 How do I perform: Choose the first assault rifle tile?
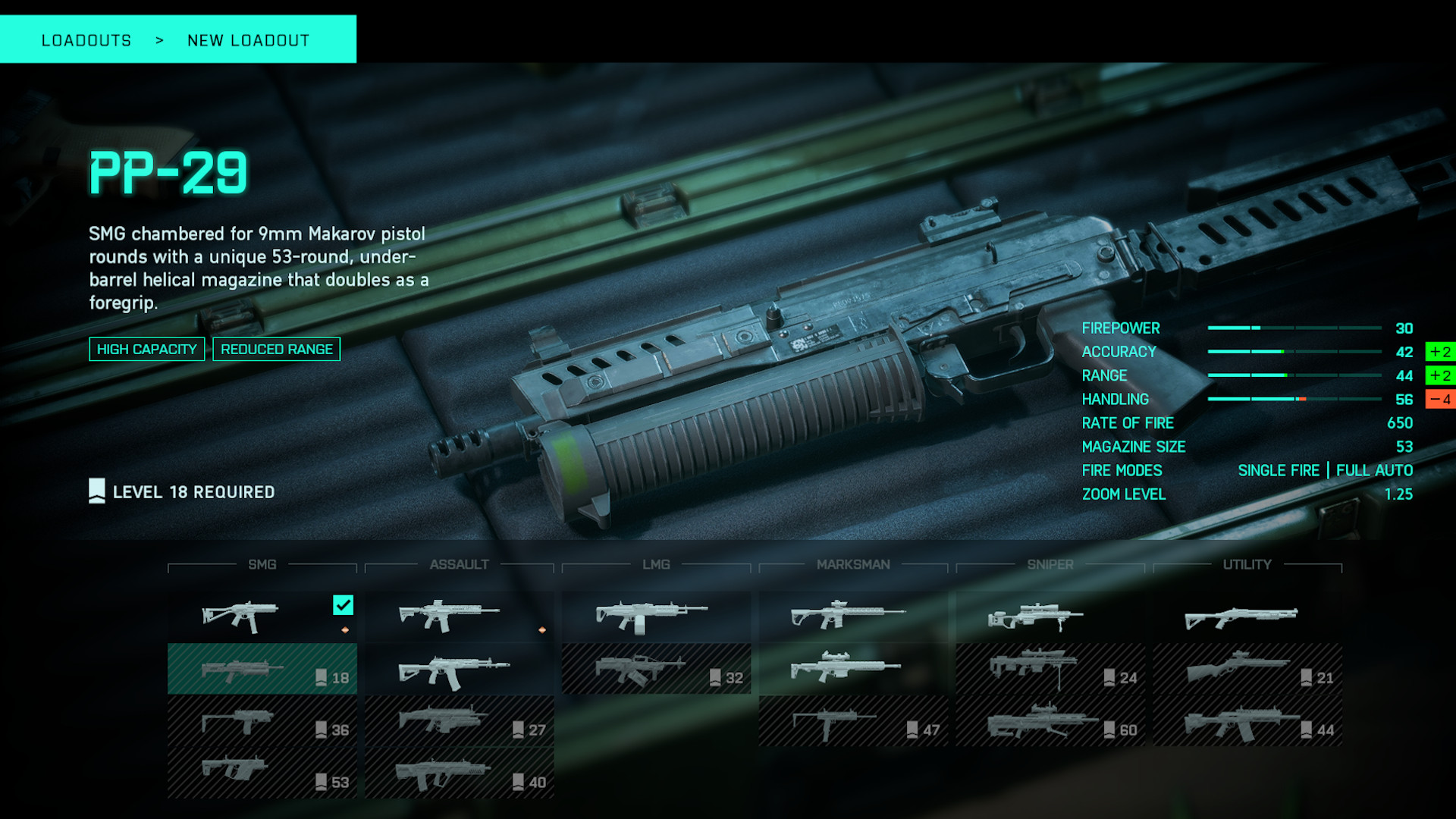(459, 617)
